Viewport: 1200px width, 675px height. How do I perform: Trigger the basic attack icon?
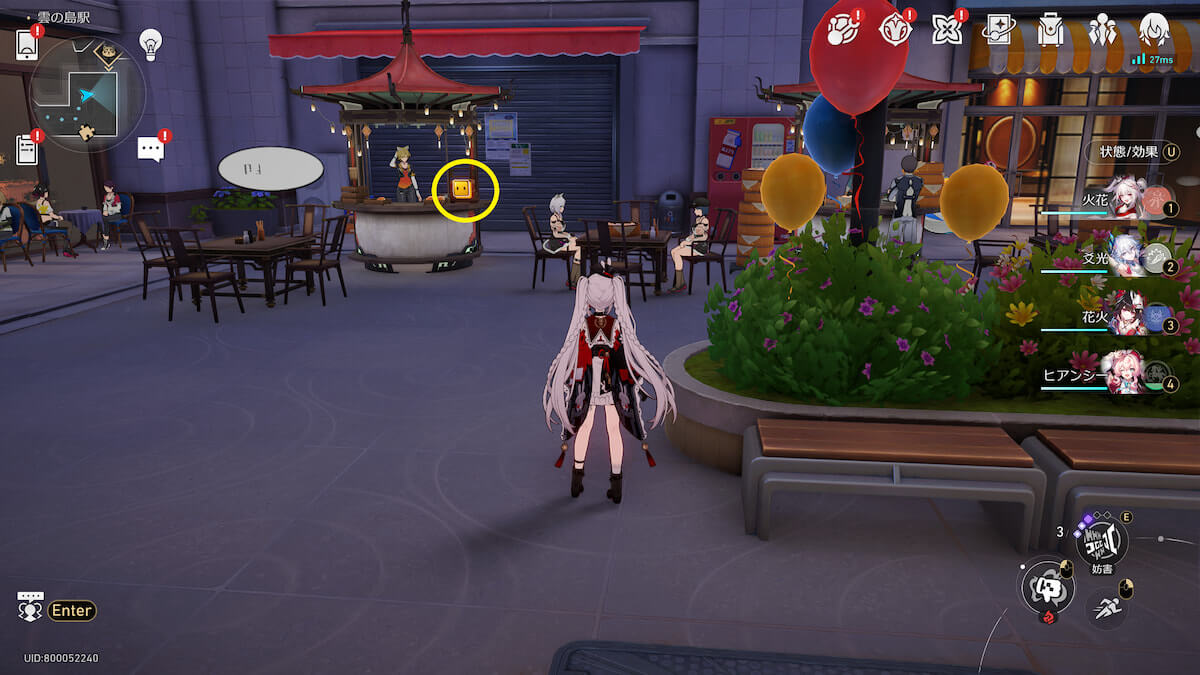pyautogui.click(x=1046, y=585)
